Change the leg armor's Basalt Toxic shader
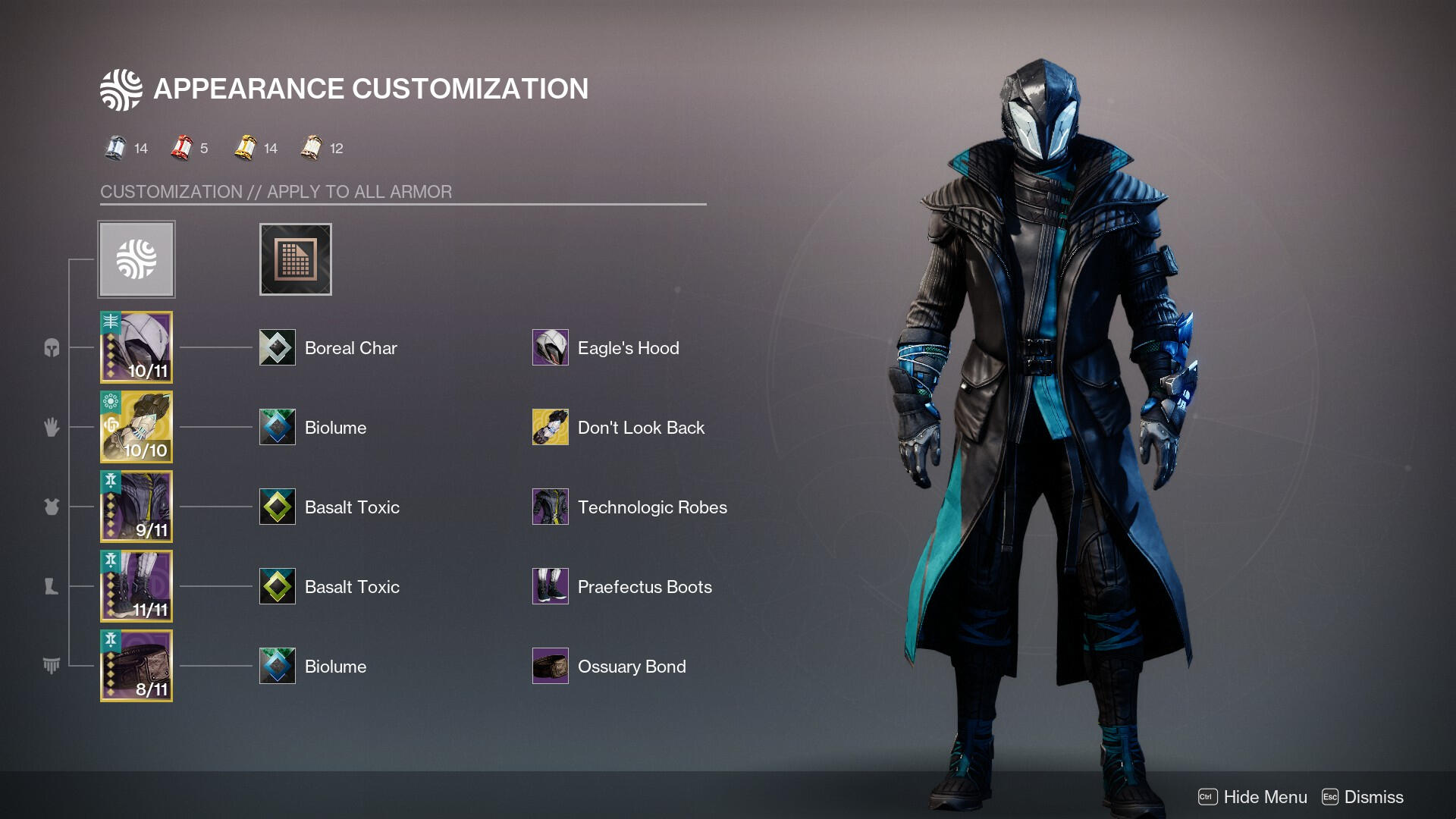The height and width of the screenshot is (819, 1456). click(278, 587)
